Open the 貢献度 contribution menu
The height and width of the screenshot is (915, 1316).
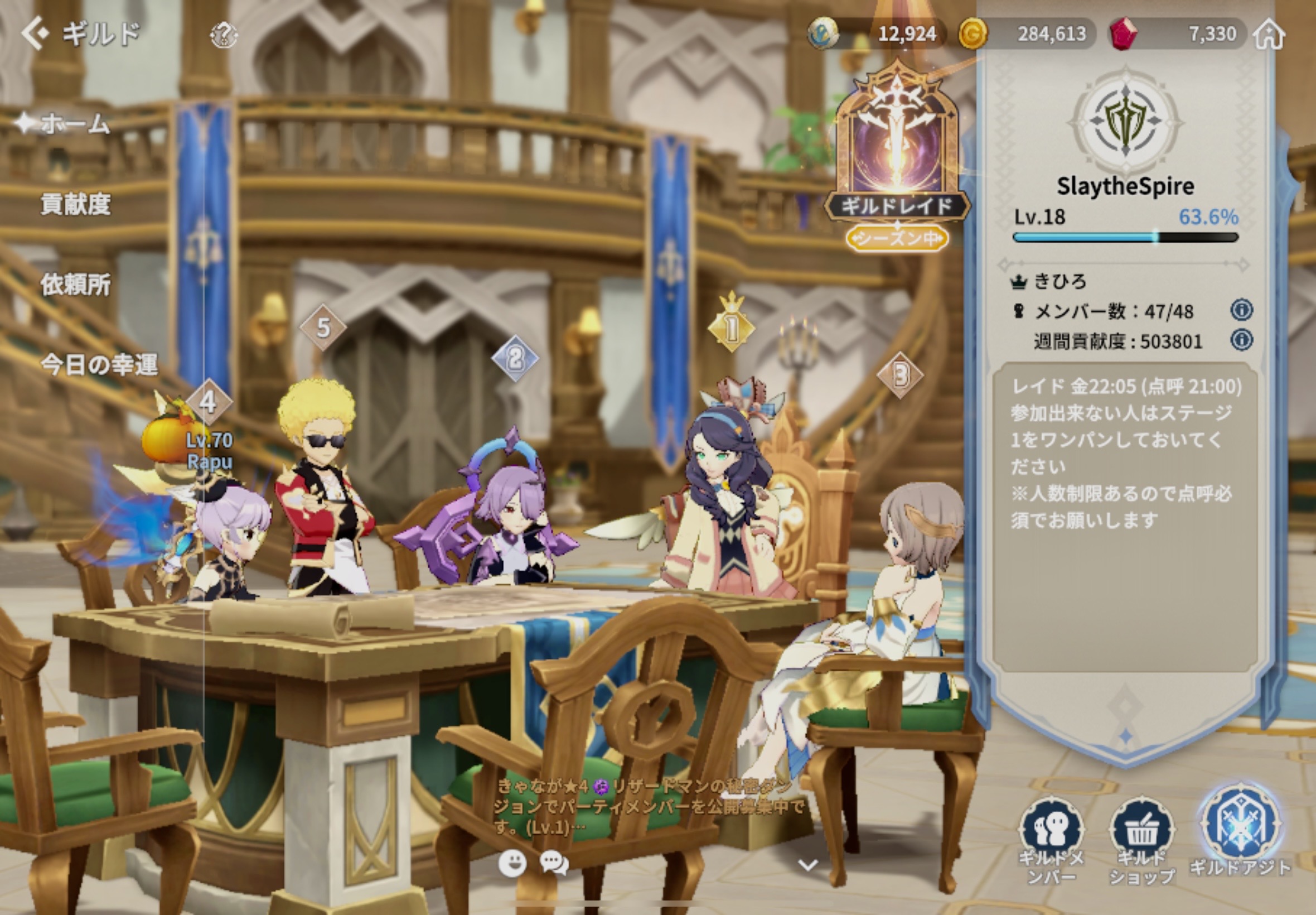pos(75,204)
